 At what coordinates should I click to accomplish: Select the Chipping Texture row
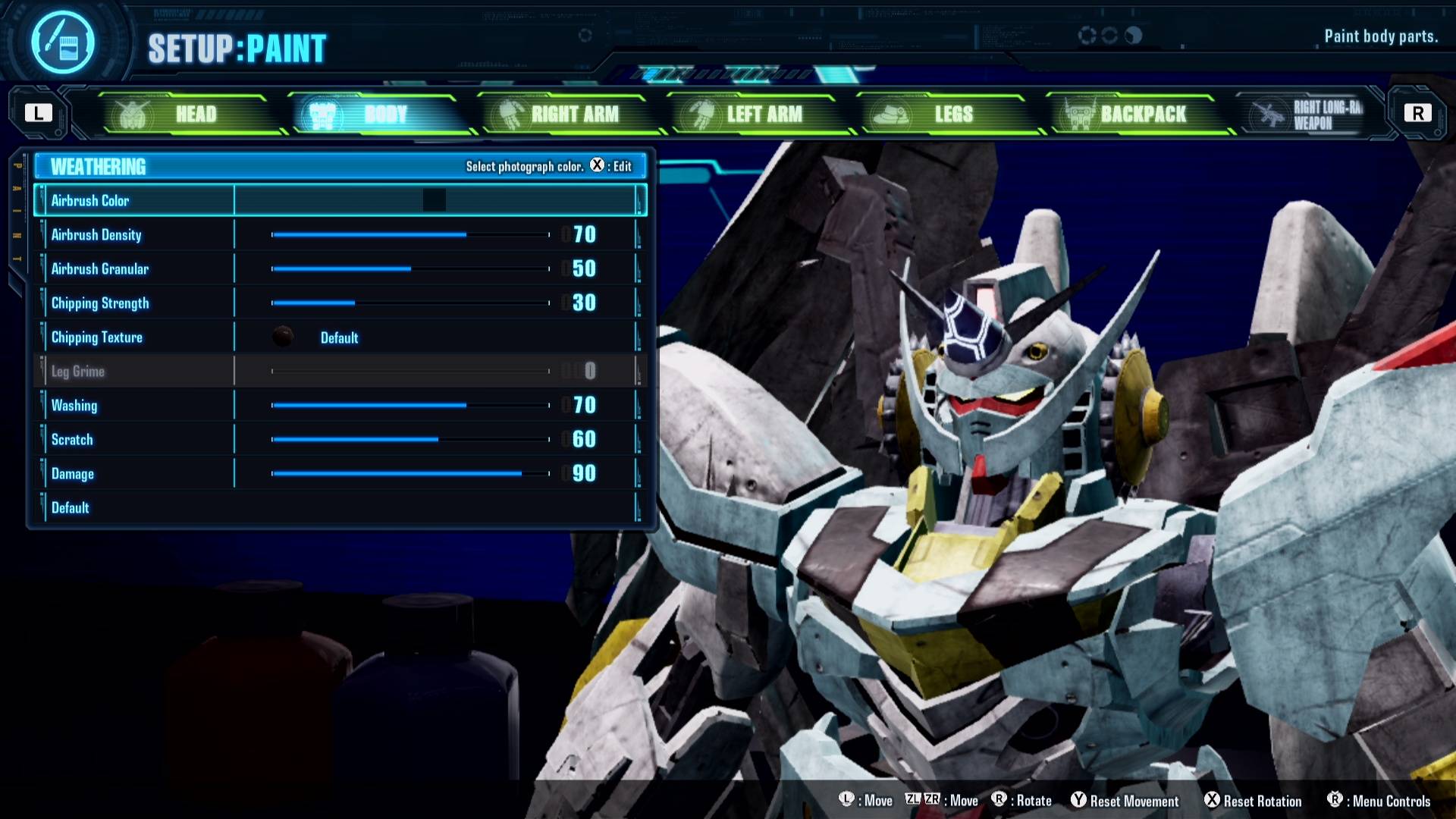coord(337,337)
